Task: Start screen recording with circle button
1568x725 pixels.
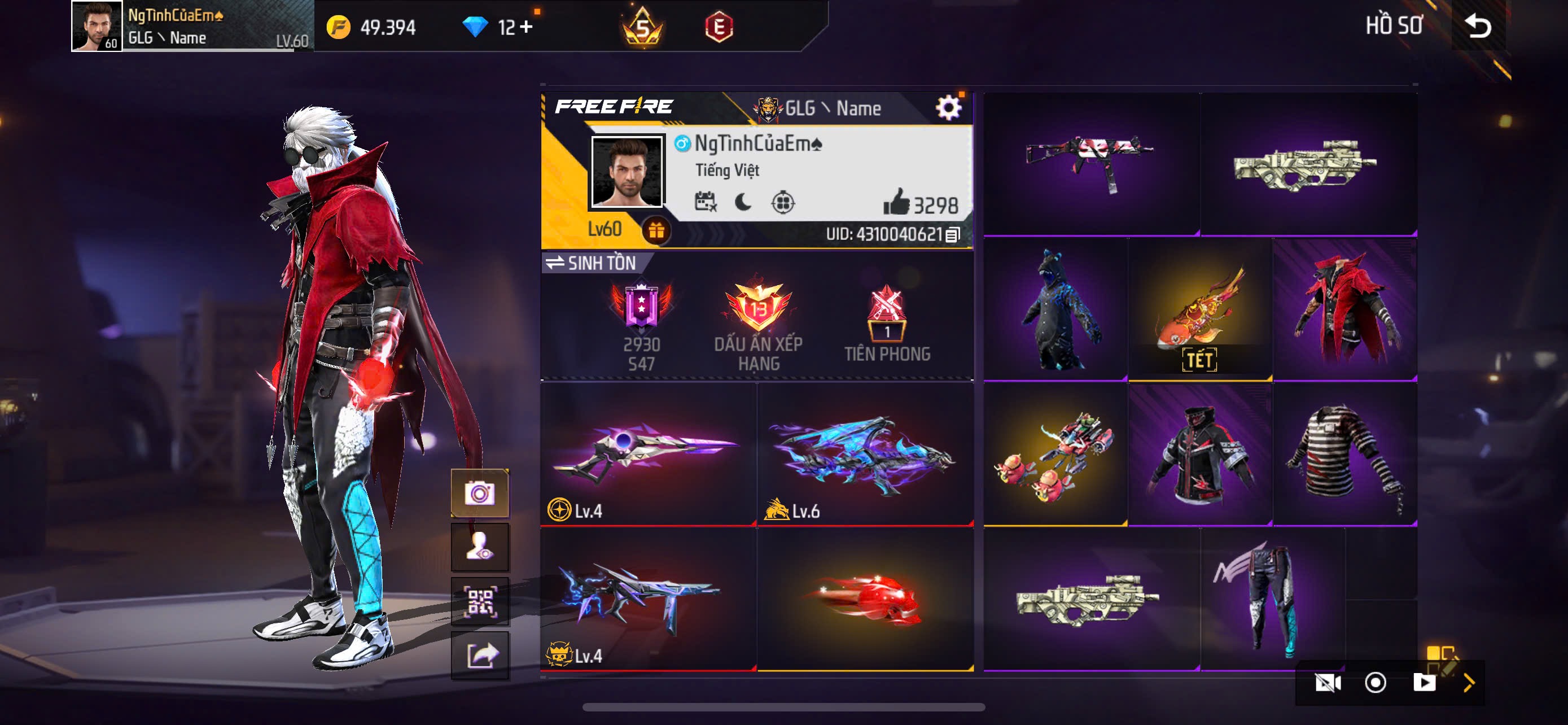Action: [1375, 683]
